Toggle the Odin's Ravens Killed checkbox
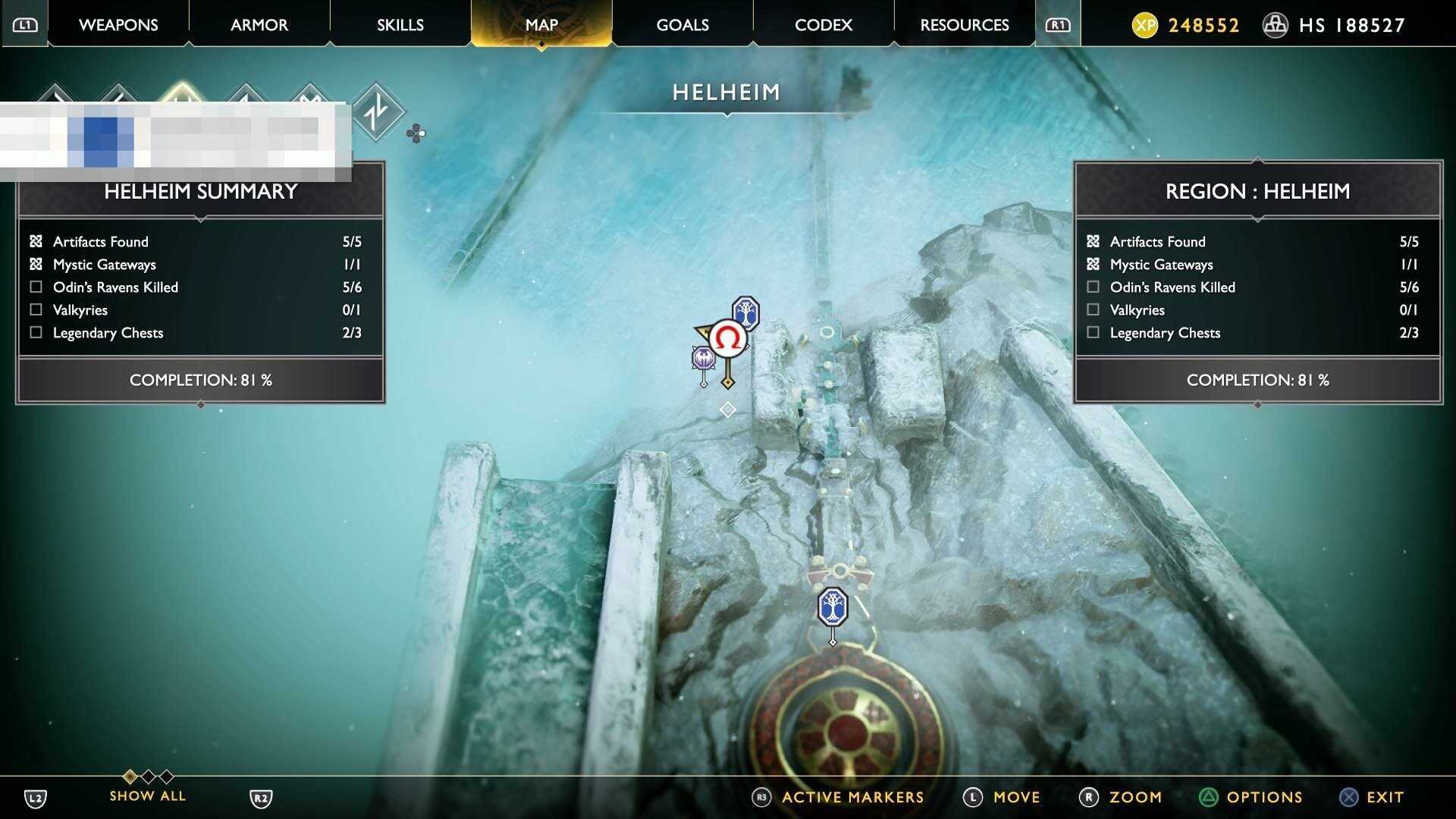 click(x=35, y=287)
